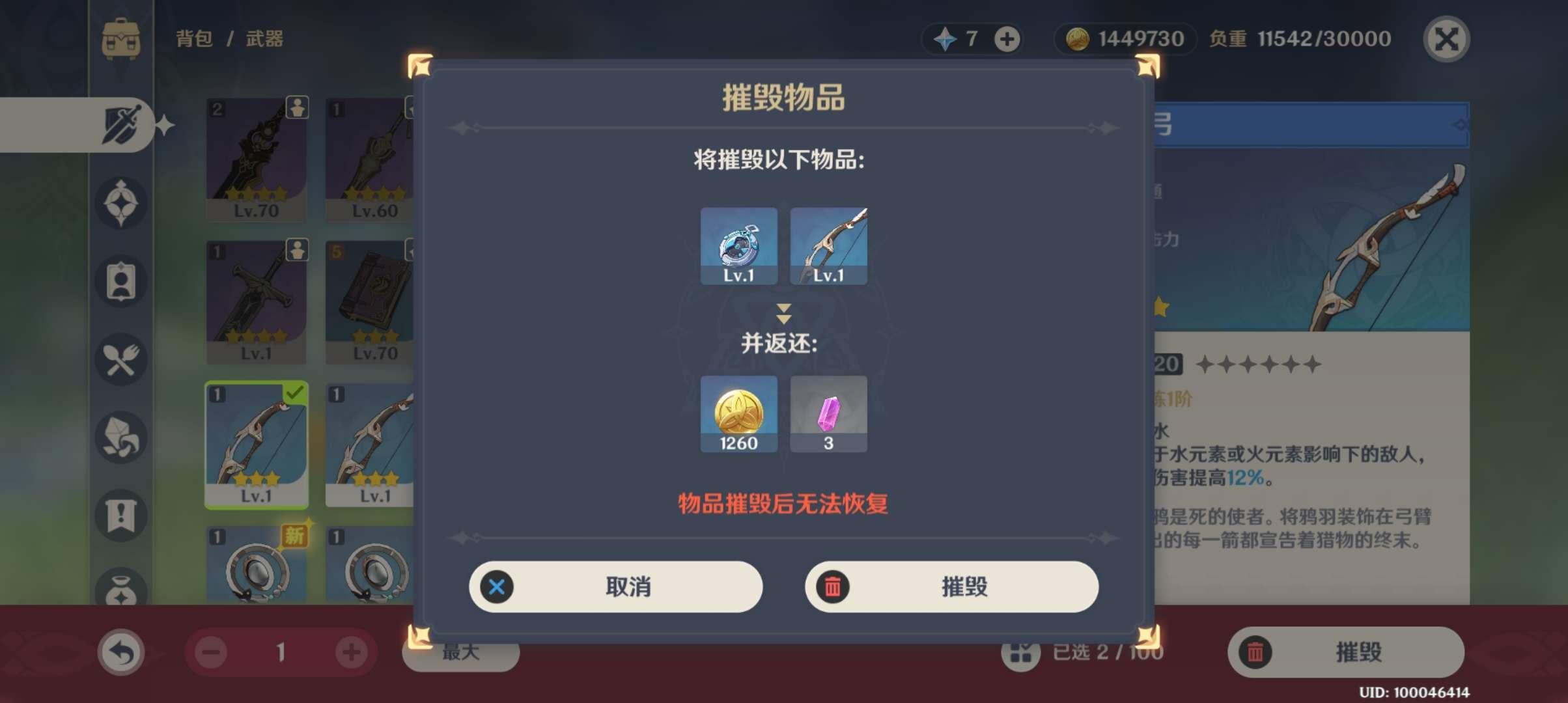Screen dimensions: 1568x703
Task: Click the quantity field showing 1
Action: (x=281, y=652)
